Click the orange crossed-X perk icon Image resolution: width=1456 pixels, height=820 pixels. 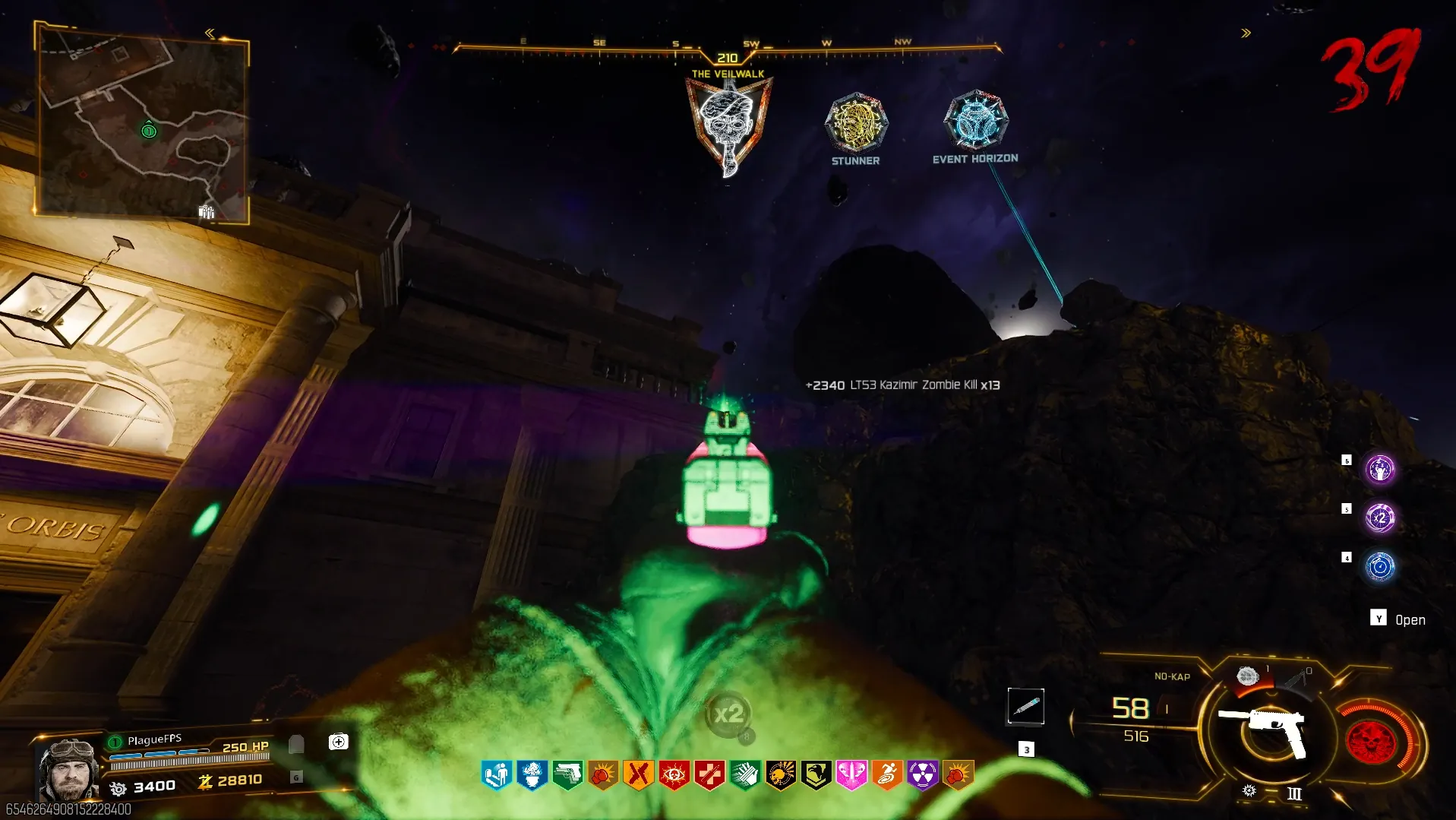click(638, 775)
